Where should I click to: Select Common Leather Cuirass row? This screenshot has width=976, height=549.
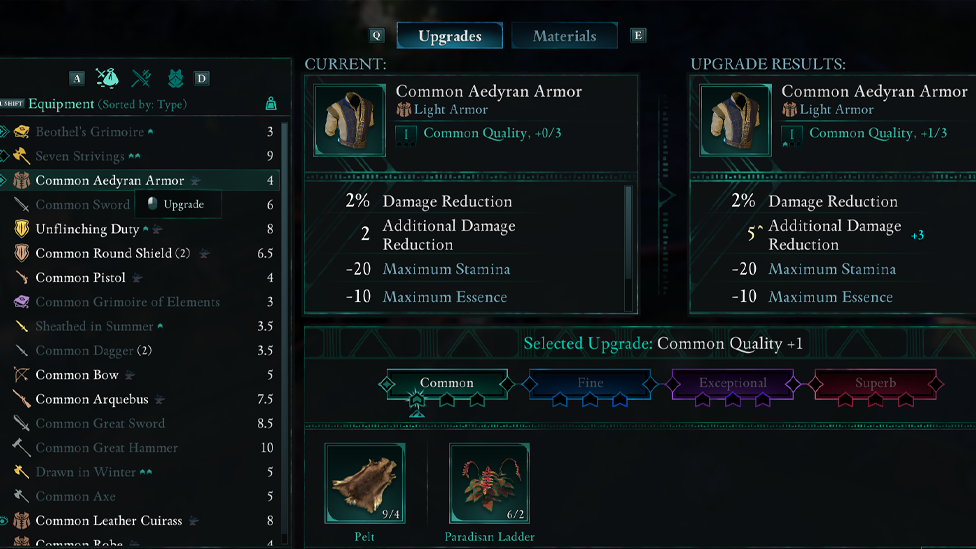(x=109, y=521)
